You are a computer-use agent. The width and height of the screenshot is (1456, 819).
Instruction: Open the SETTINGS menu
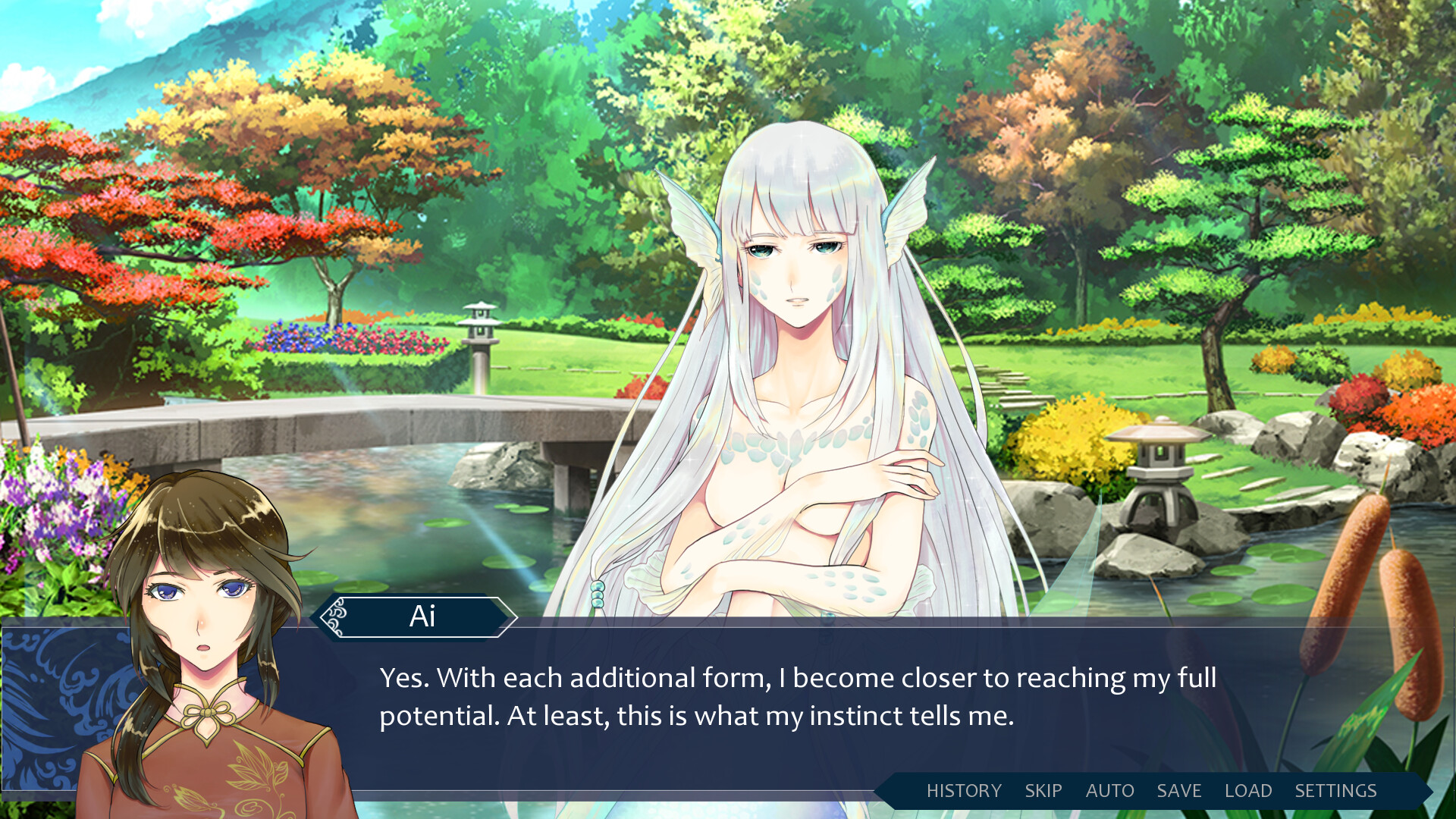pos(1337,790)
